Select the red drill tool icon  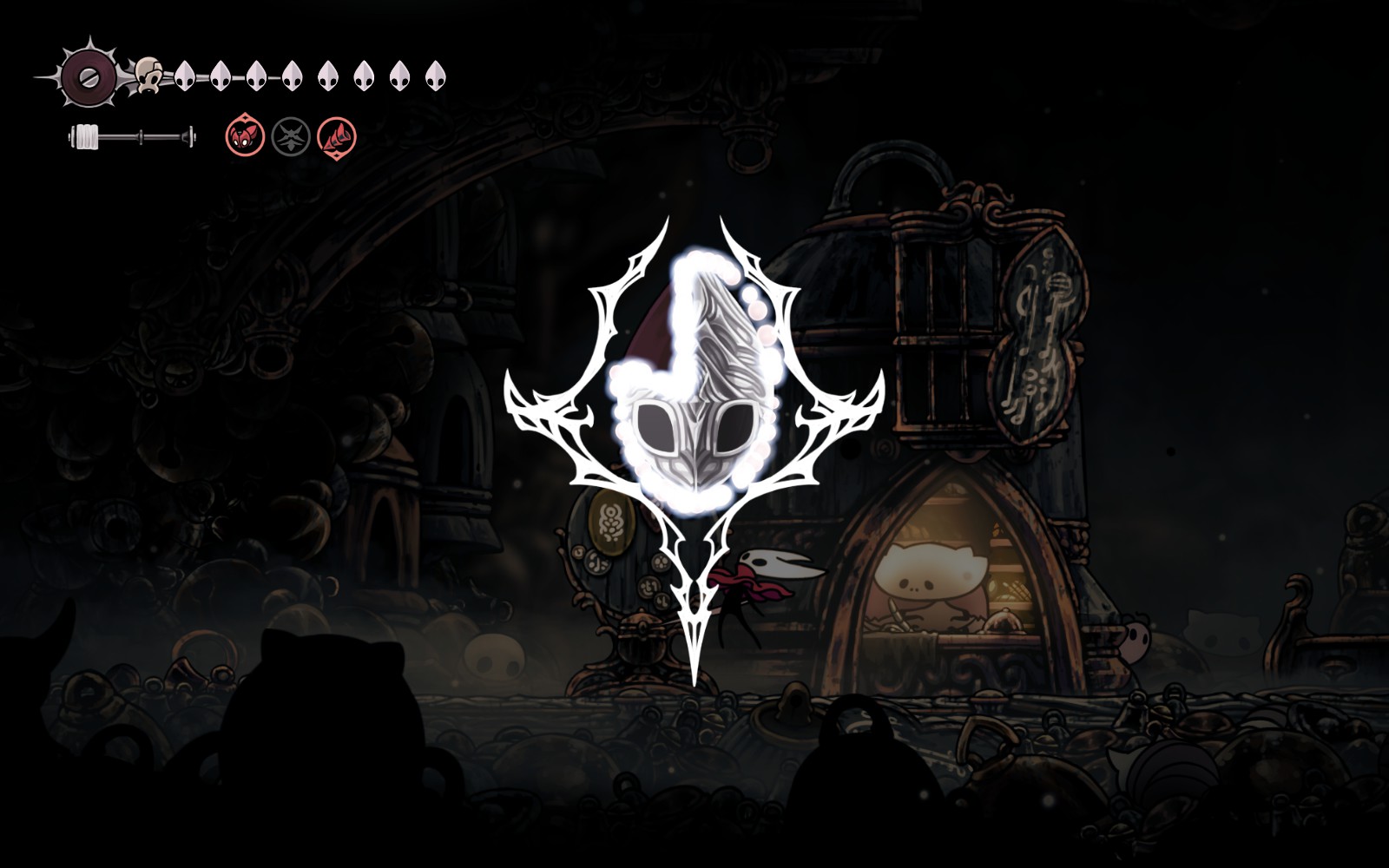click(x=337, y=137)
